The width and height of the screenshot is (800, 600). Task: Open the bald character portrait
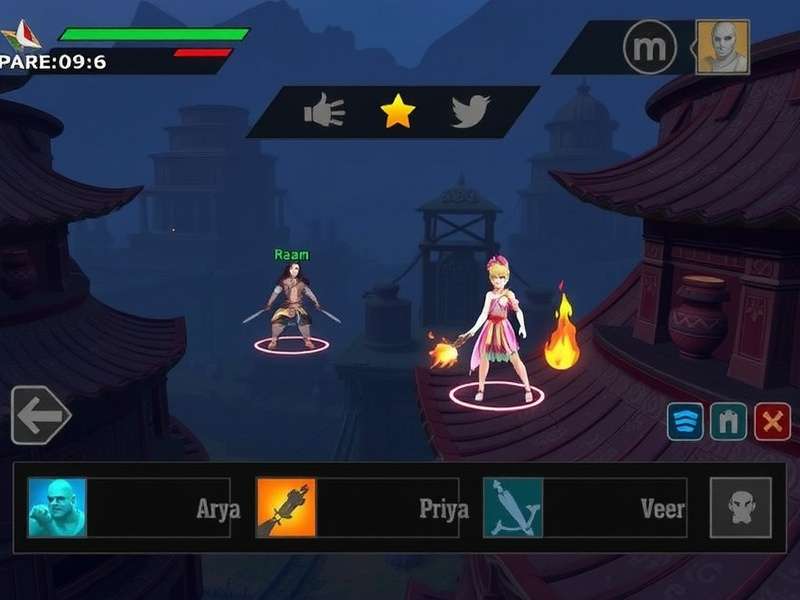[x=722, y=46]
